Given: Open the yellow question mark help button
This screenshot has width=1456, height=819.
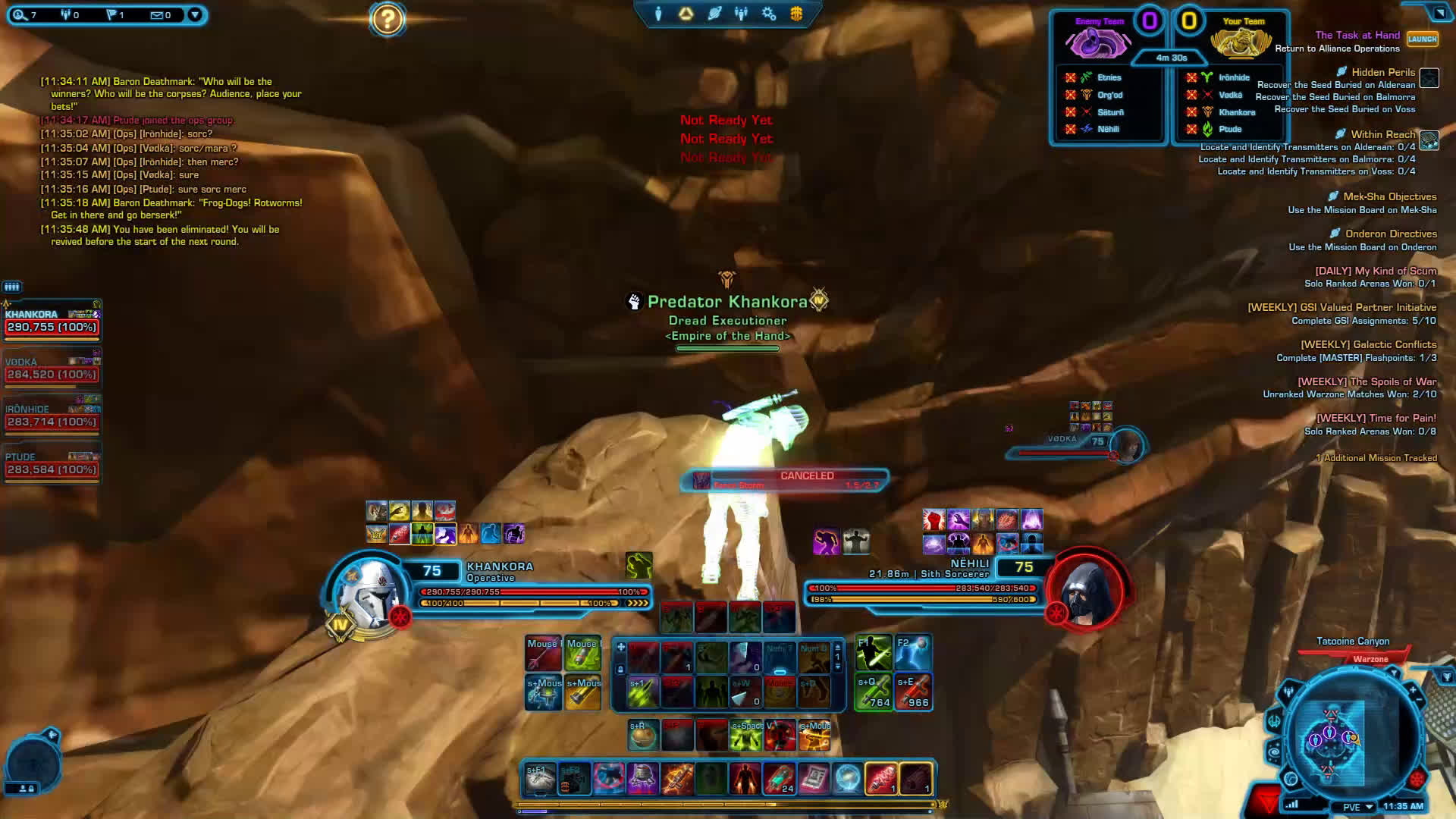Looking at the screenshot, I should [x=387, y=19].
